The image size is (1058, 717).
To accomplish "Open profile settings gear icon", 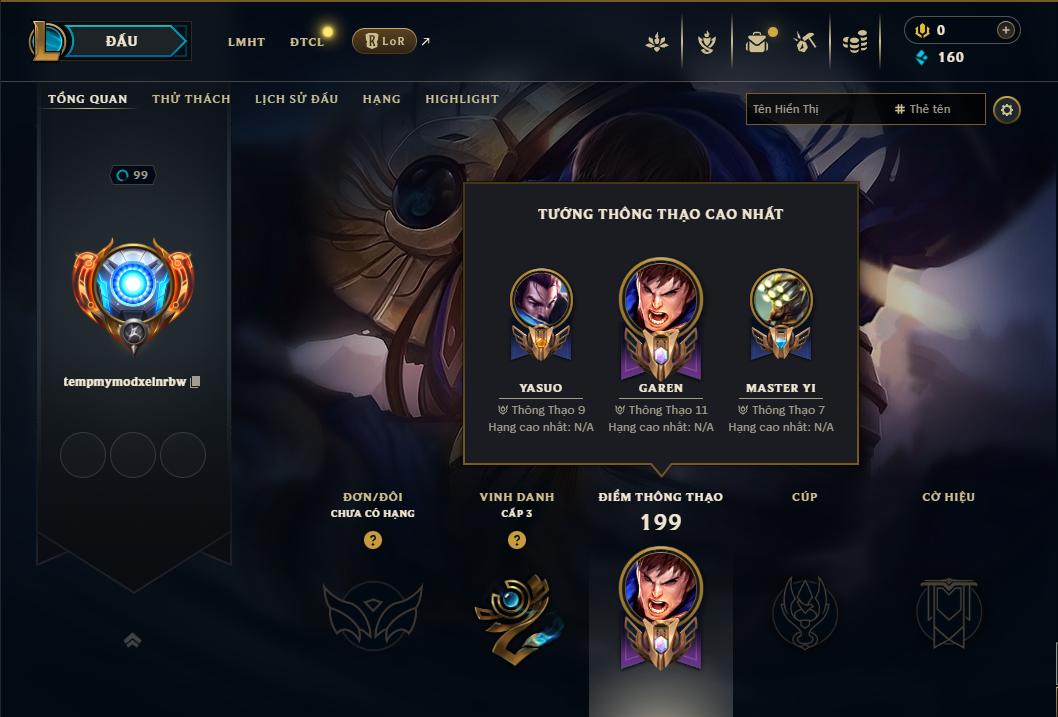I will 1007,109.
